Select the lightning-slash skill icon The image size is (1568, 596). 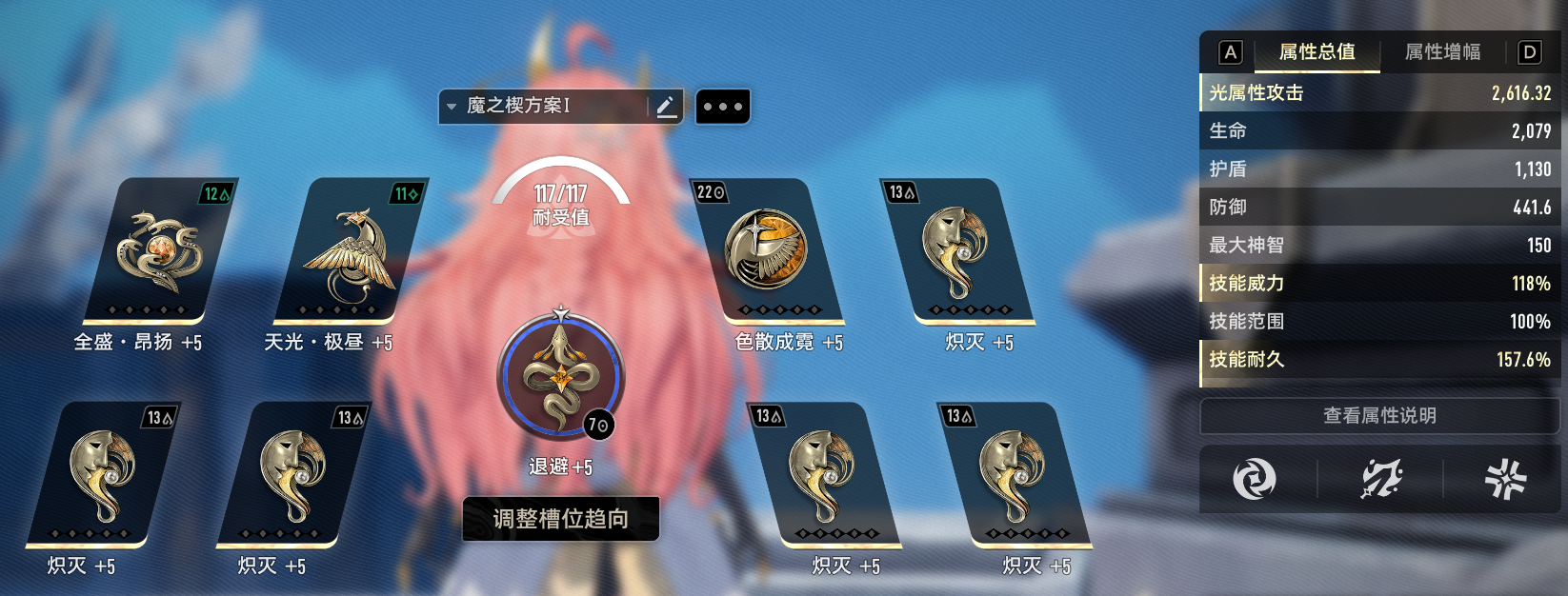pos(1380,478)
